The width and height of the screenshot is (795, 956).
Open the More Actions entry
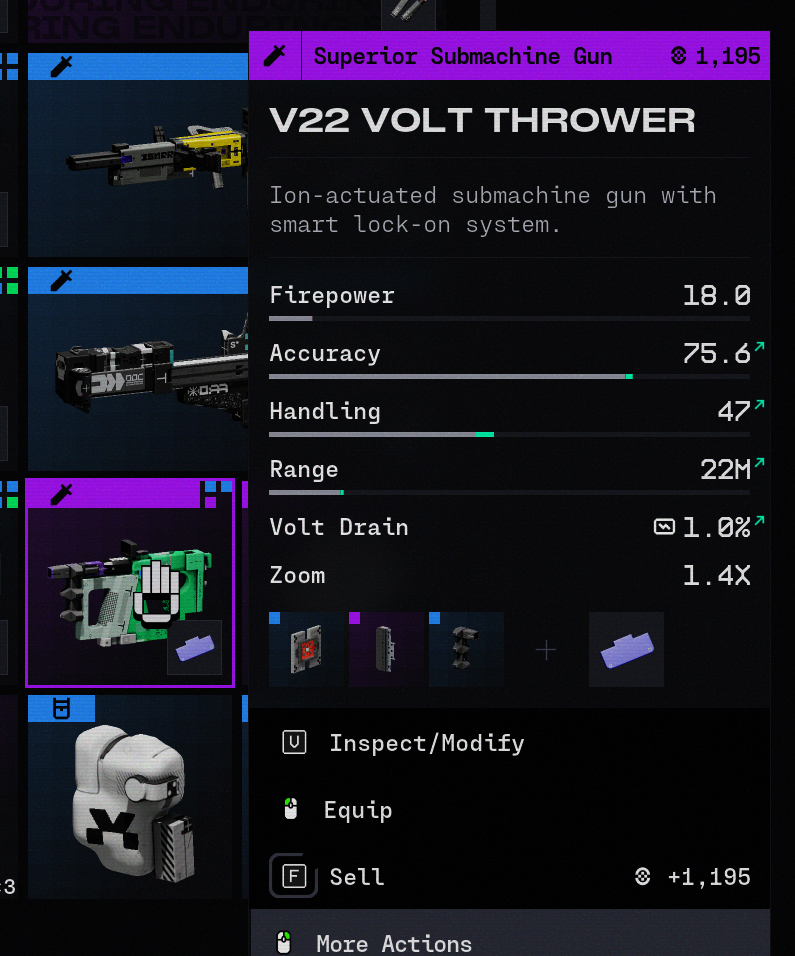coord(393,943)
